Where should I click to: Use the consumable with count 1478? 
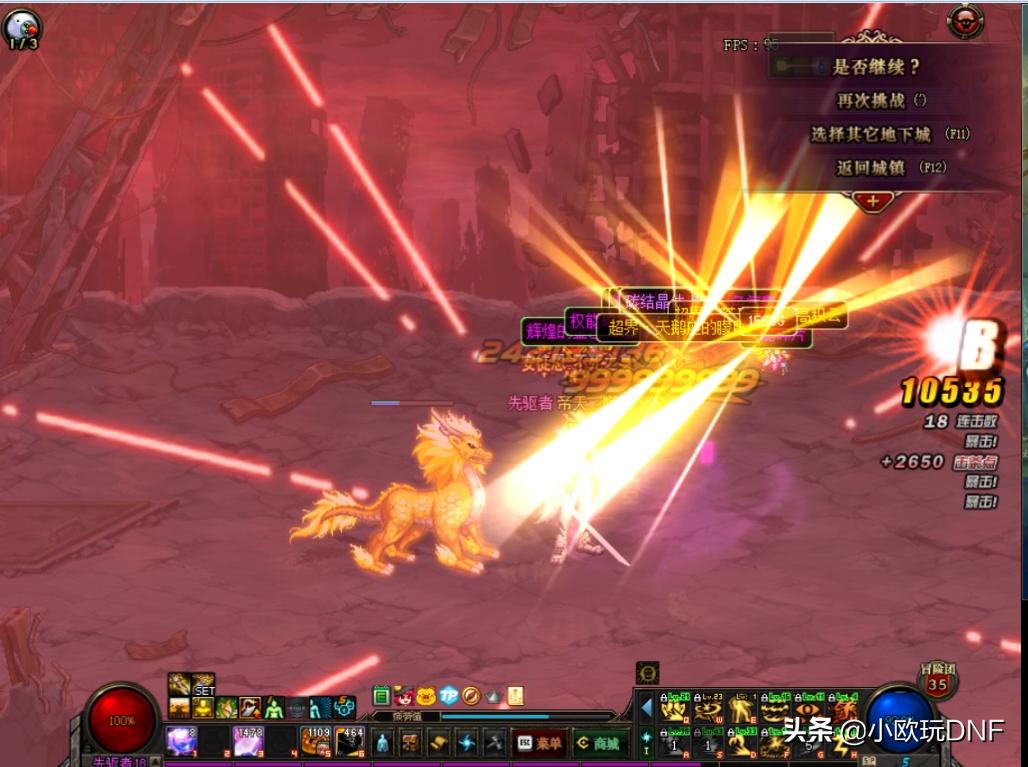click(248, 741)
